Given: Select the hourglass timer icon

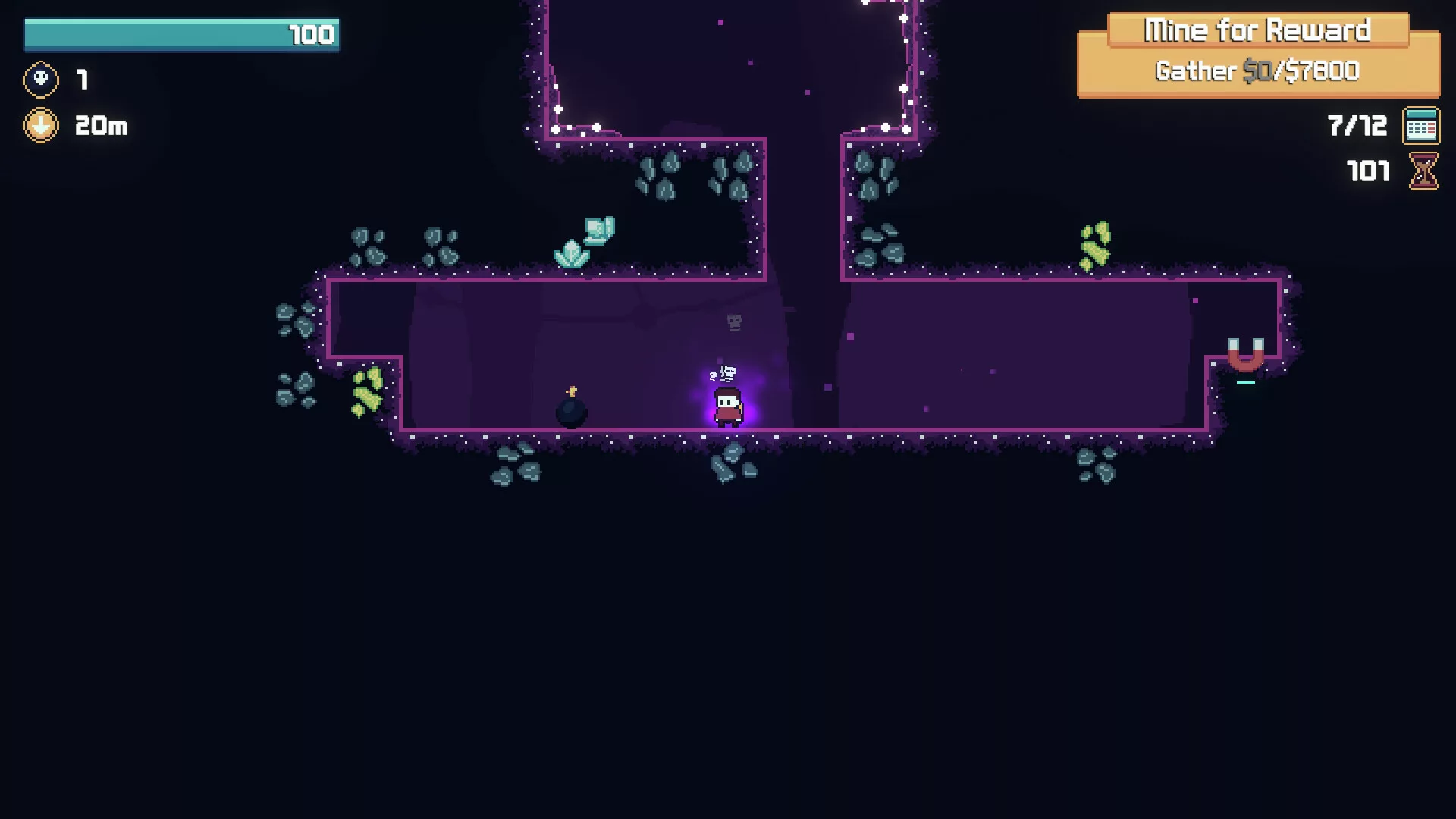Looking at the screenshot, I should 1423,171.
